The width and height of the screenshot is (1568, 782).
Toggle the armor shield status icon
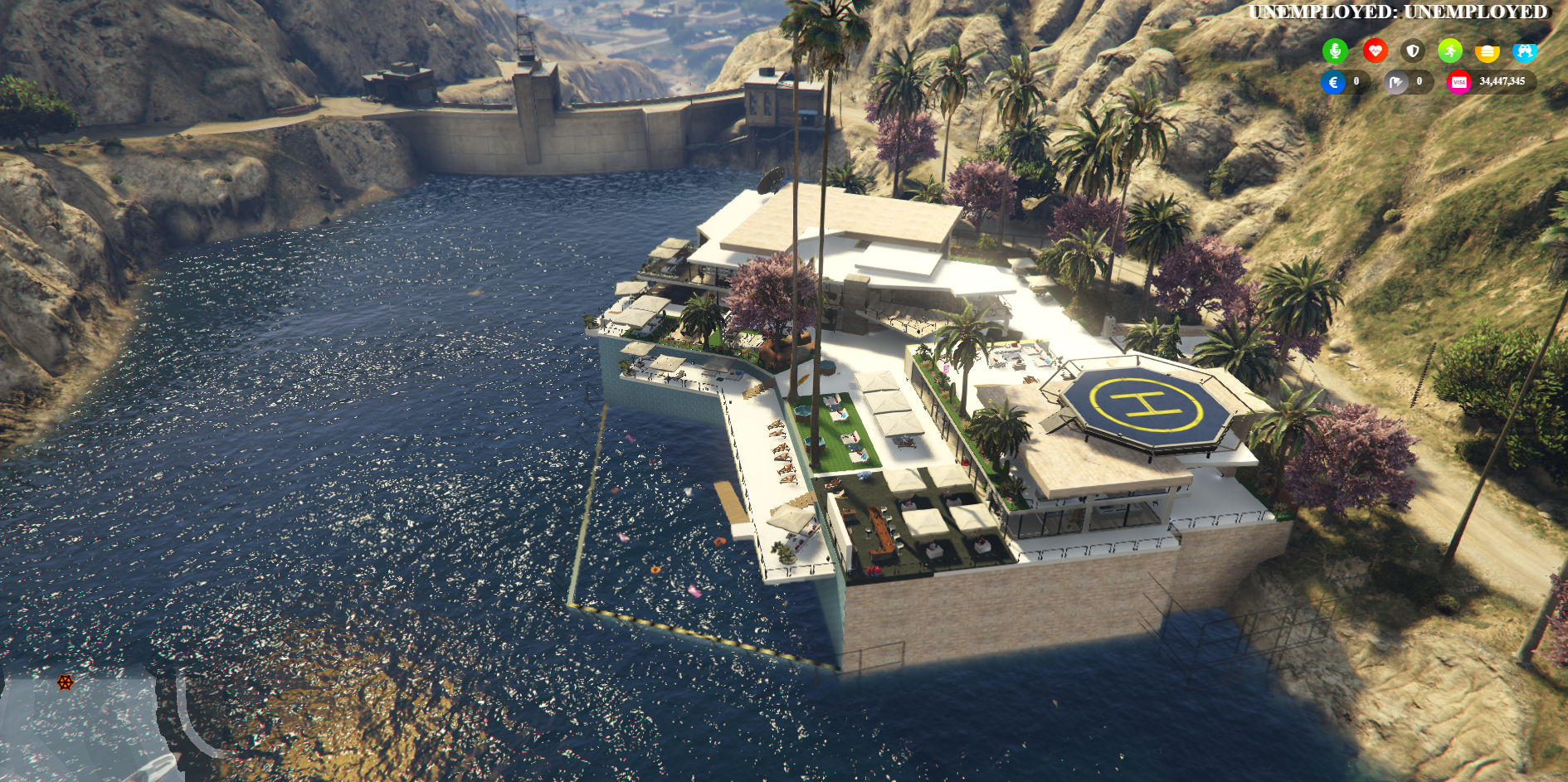(1413, 51)
